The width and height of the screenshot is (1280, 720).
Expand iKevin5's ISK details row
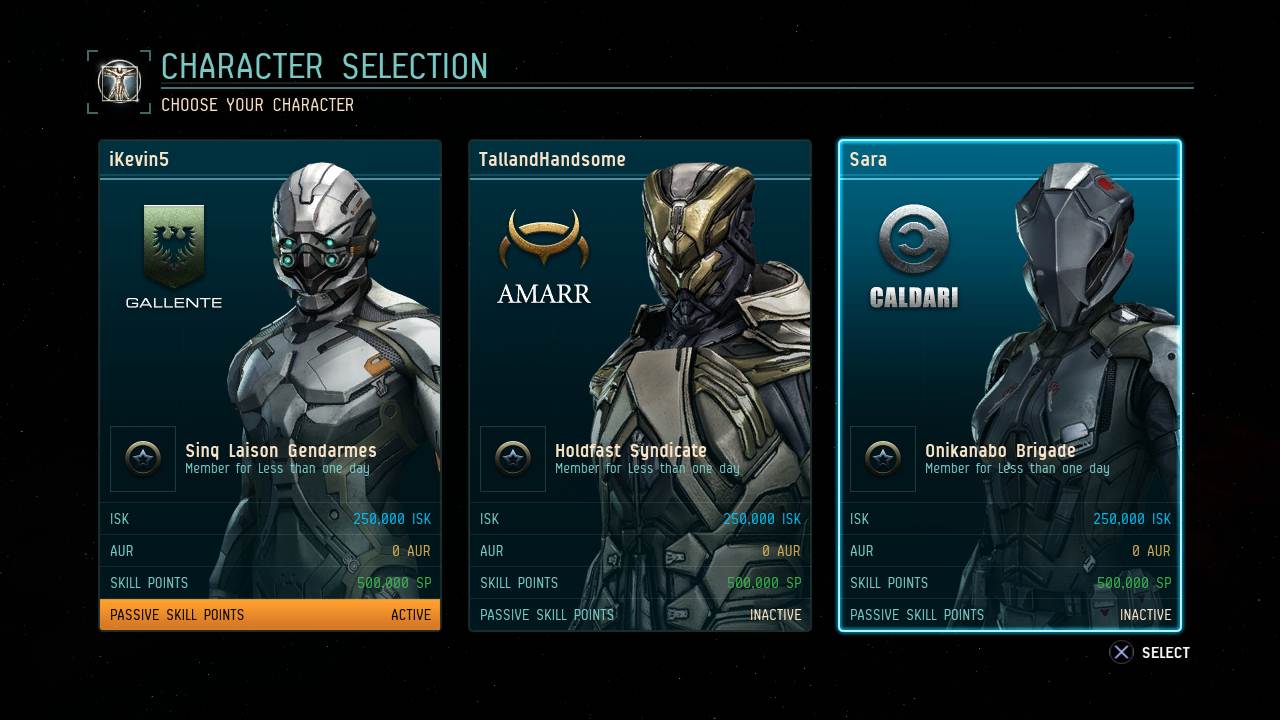coord(270,518)
